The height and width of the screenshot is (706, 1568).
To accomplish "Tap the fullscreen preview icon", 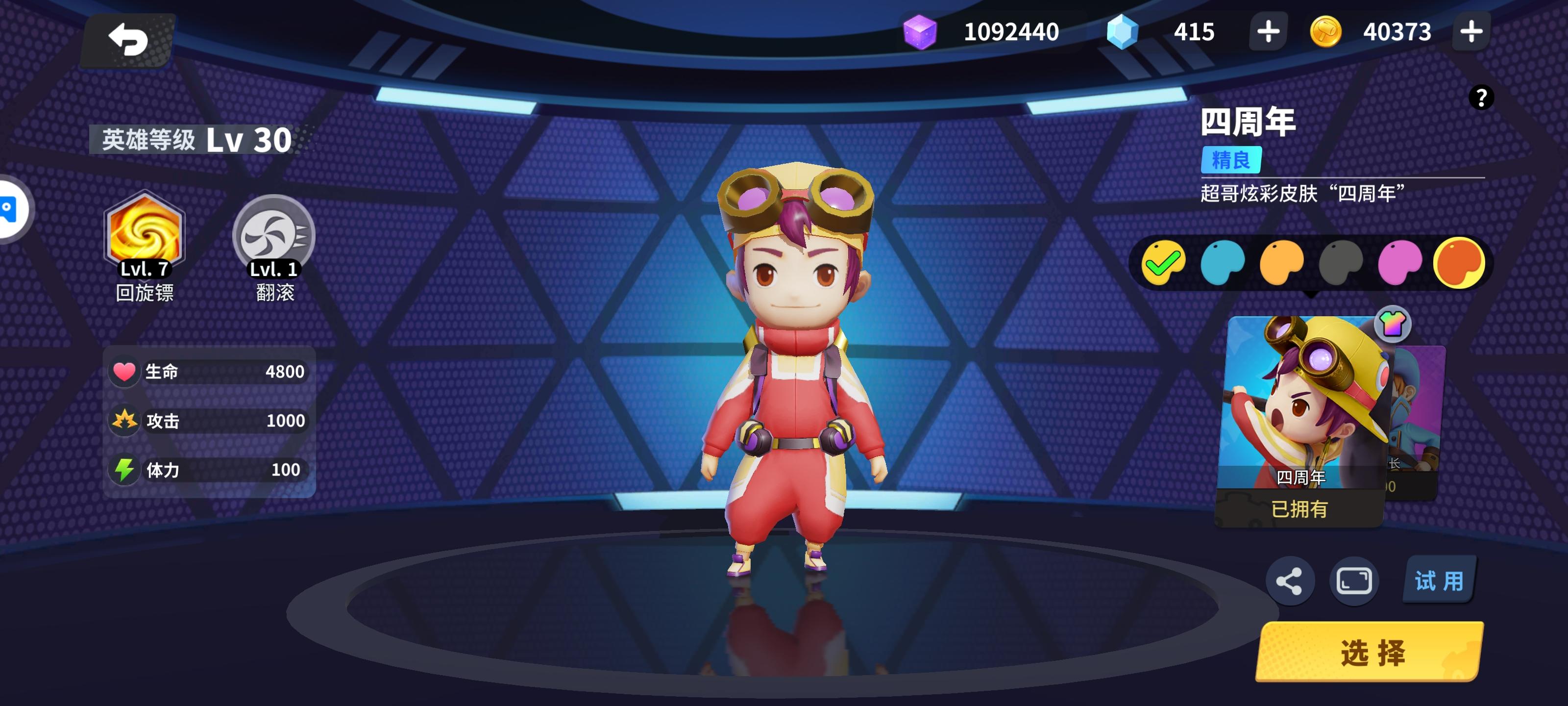I will point(1354,580).
